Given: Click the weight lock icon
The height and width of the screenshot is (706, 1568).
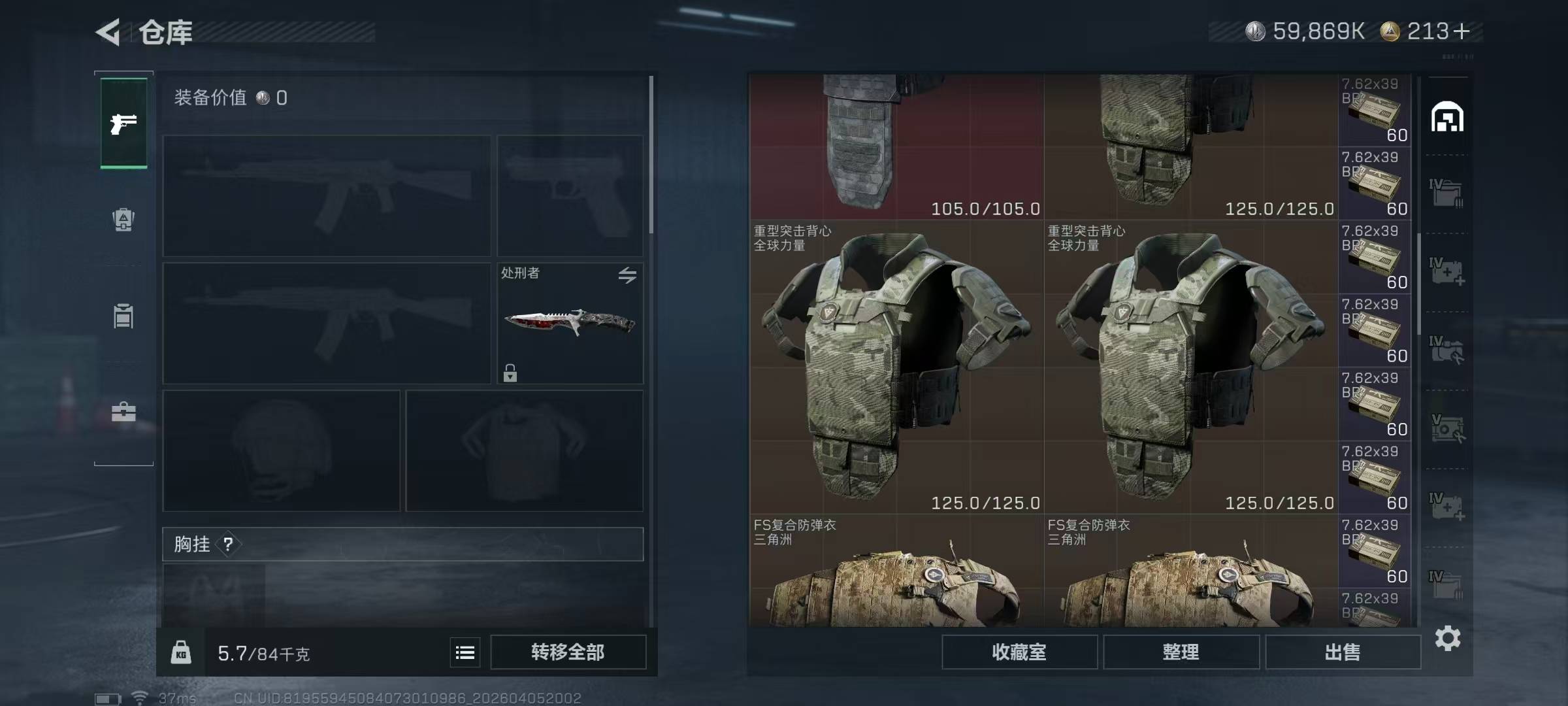Looking at the screenshot, I should [181, 652].
